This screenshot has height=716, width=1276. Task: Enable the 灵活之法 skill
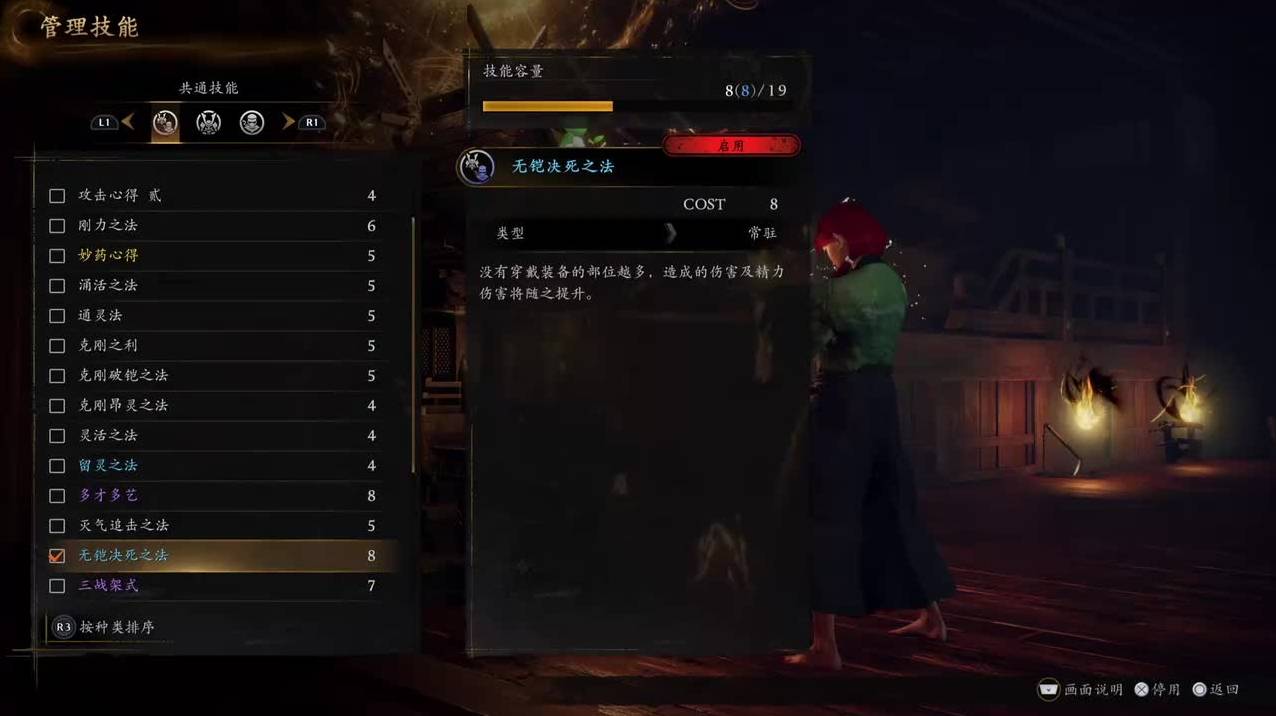pyautogui.click(x=57, y=436)
